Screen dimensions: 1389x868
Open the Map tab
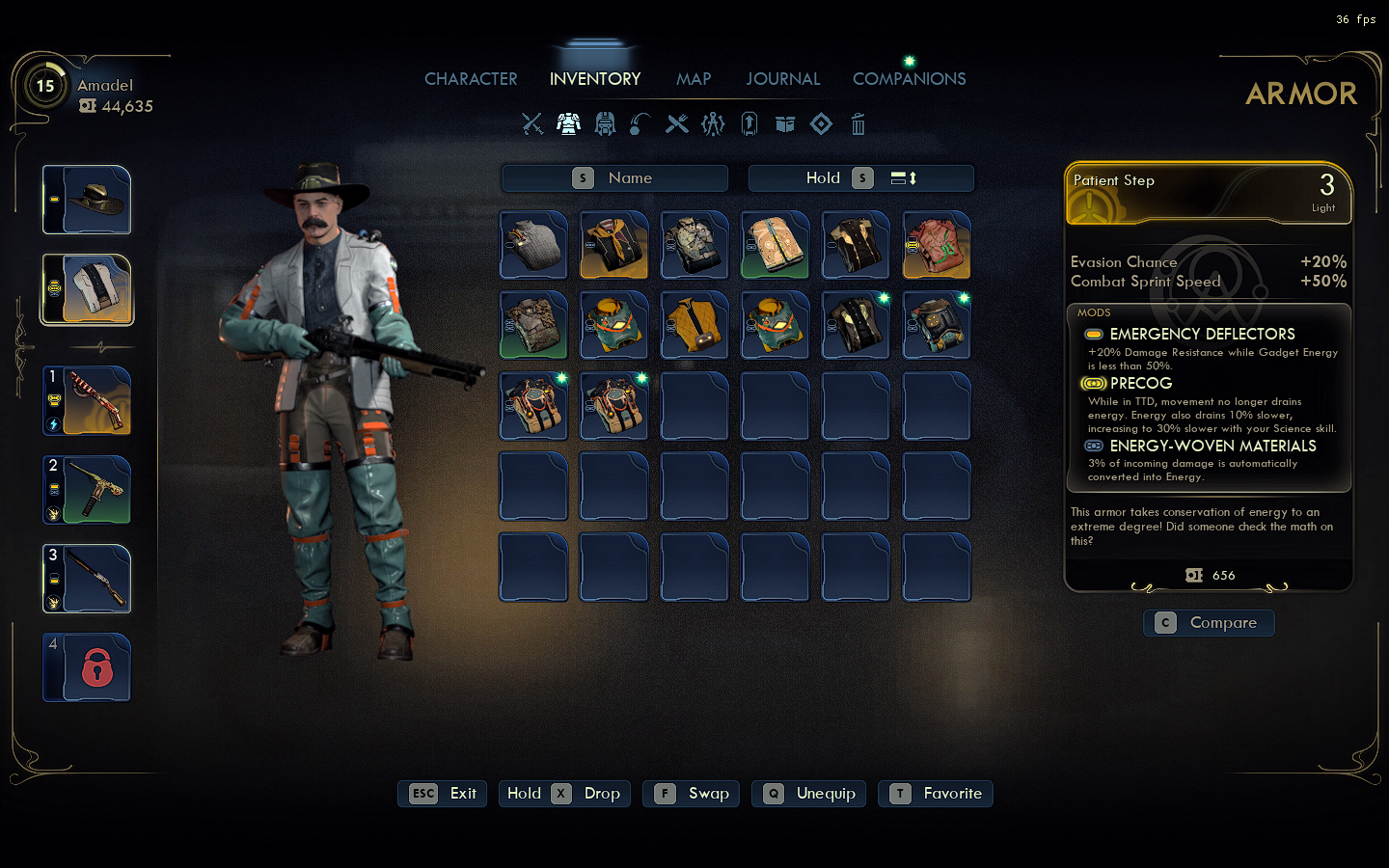(x=694, y=79)
